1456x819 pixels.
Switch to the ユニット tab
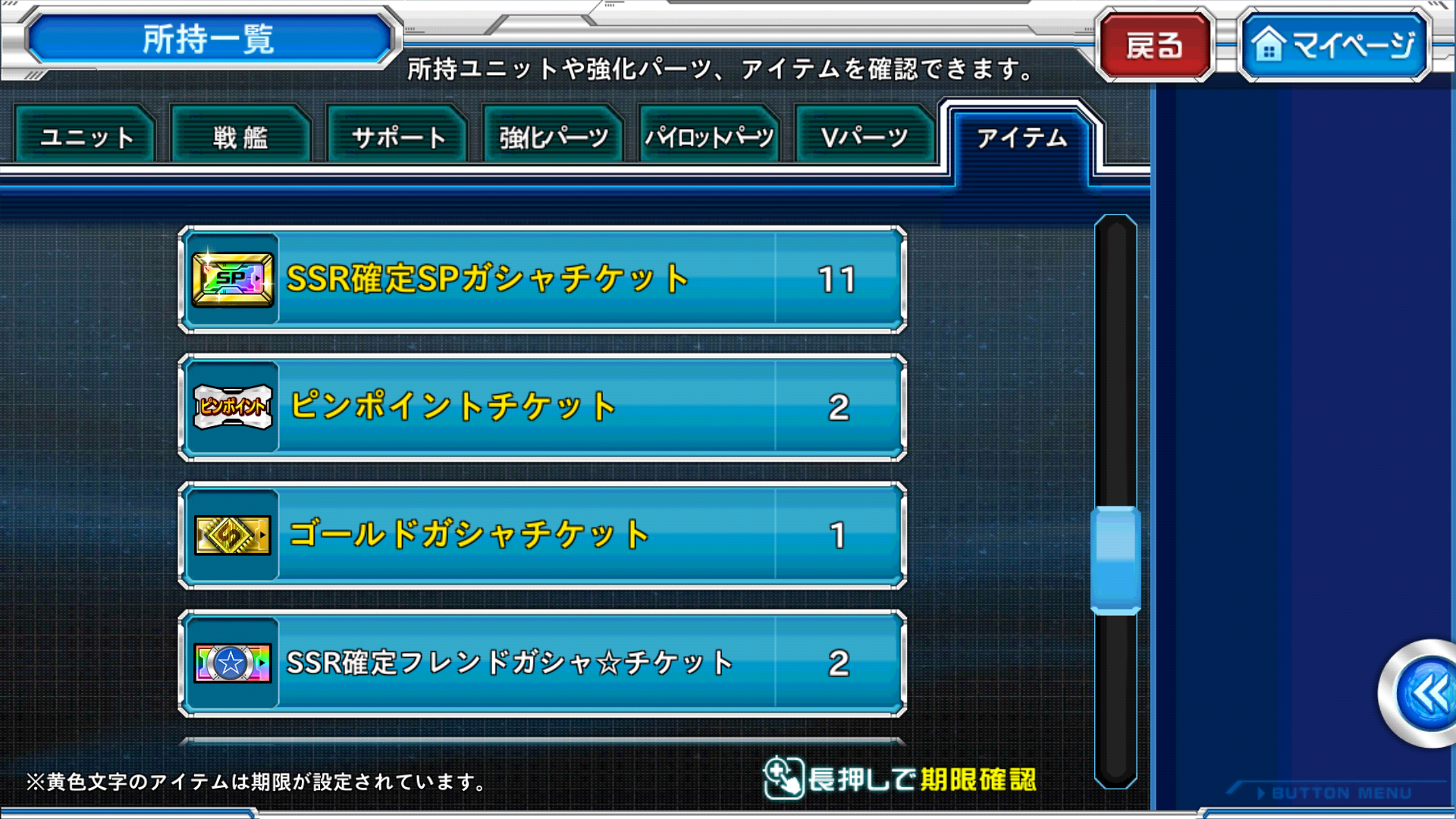[x=86, y=136]
